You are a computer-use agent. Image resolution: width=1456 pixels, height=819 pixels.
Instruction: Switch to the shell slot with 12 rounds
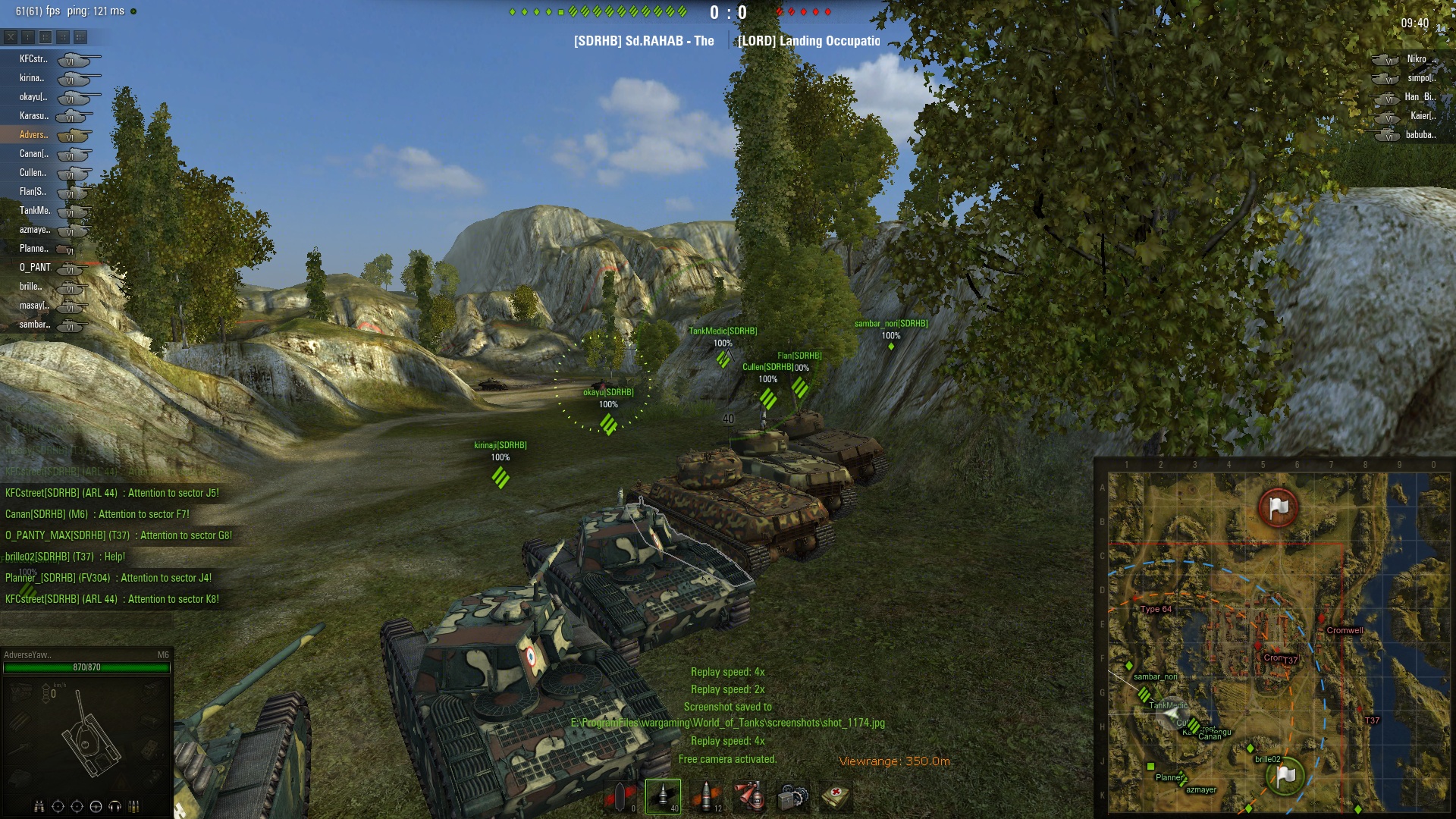pyautogui.click(x=706, y=796)
